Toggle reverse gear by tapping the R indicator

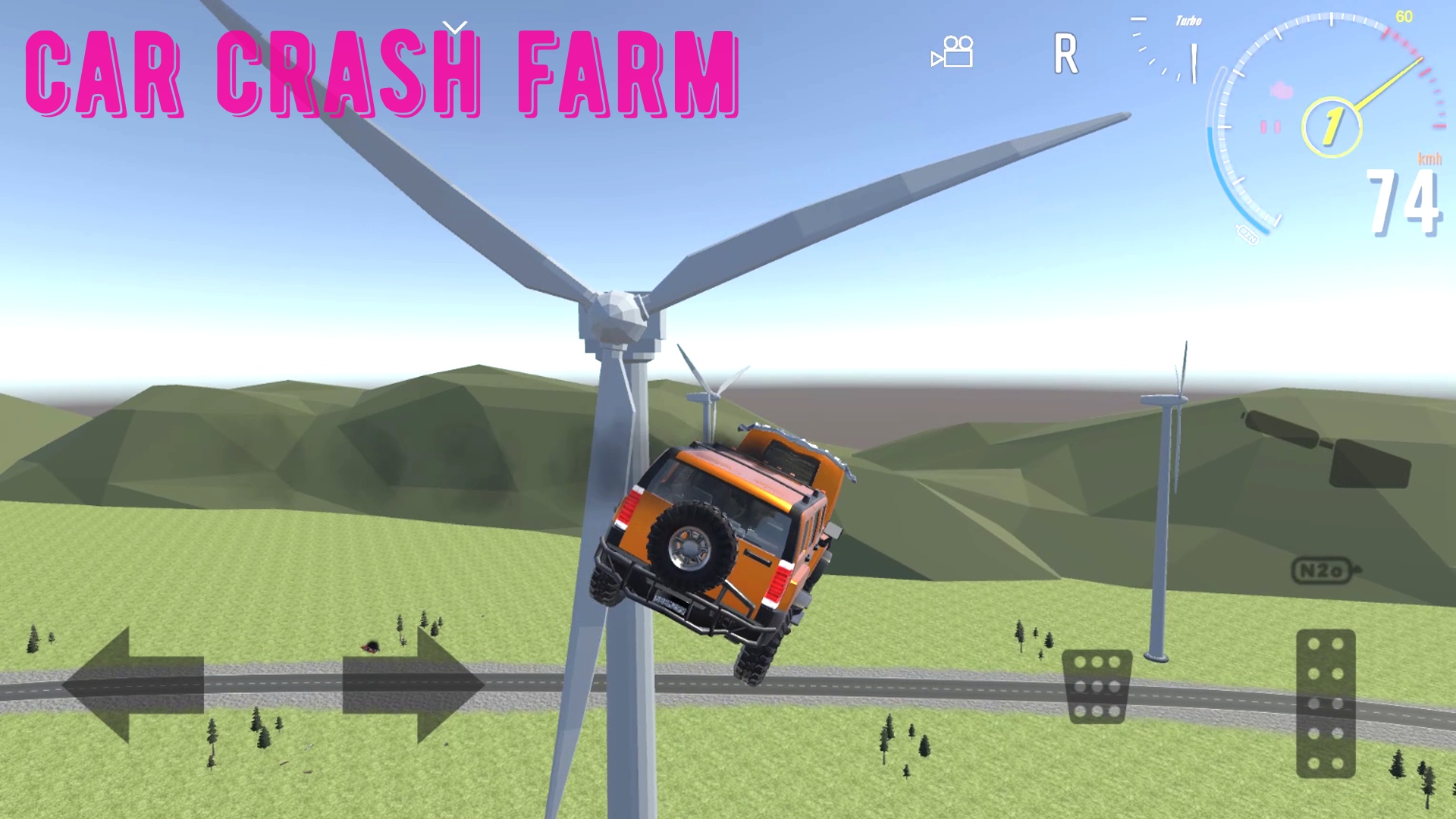[1067, 52]
